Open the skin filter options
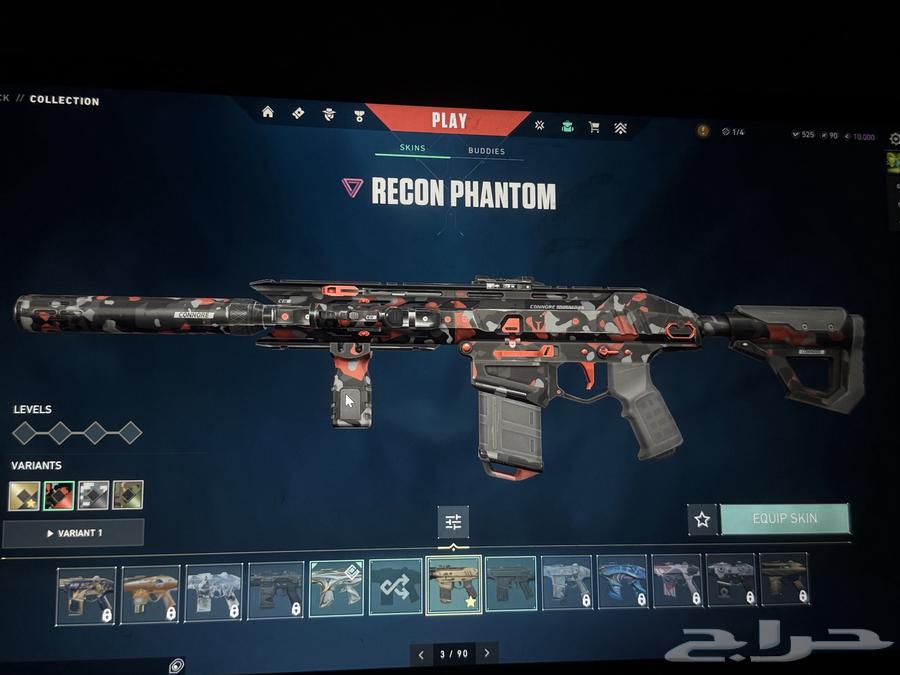The width and height of the screenshot is (900, 675). point(453,521)
